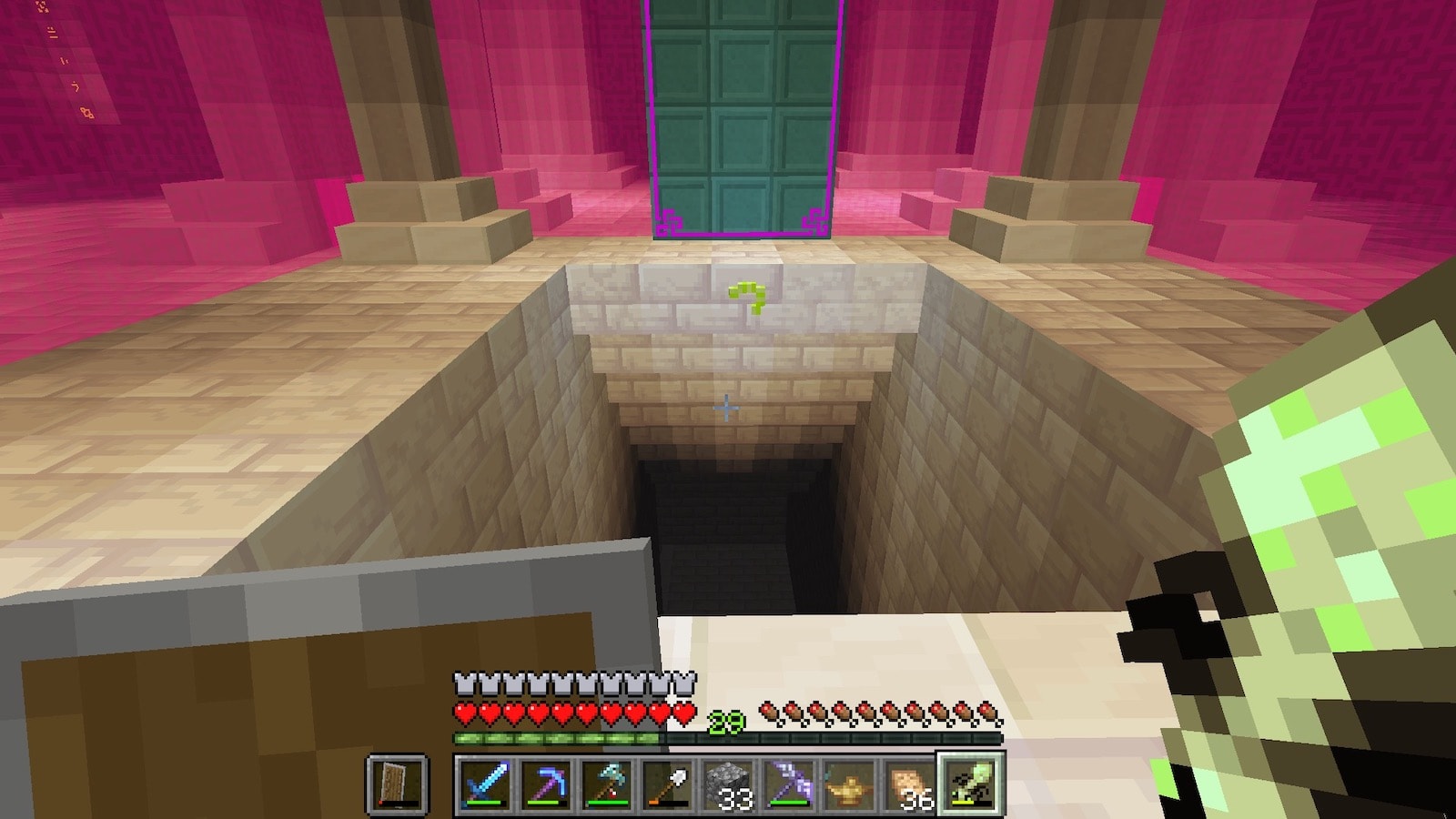The width and height of the screenshot is (1456, 819).
Task: Select the shovel hotbar slot
Action: 668,784
